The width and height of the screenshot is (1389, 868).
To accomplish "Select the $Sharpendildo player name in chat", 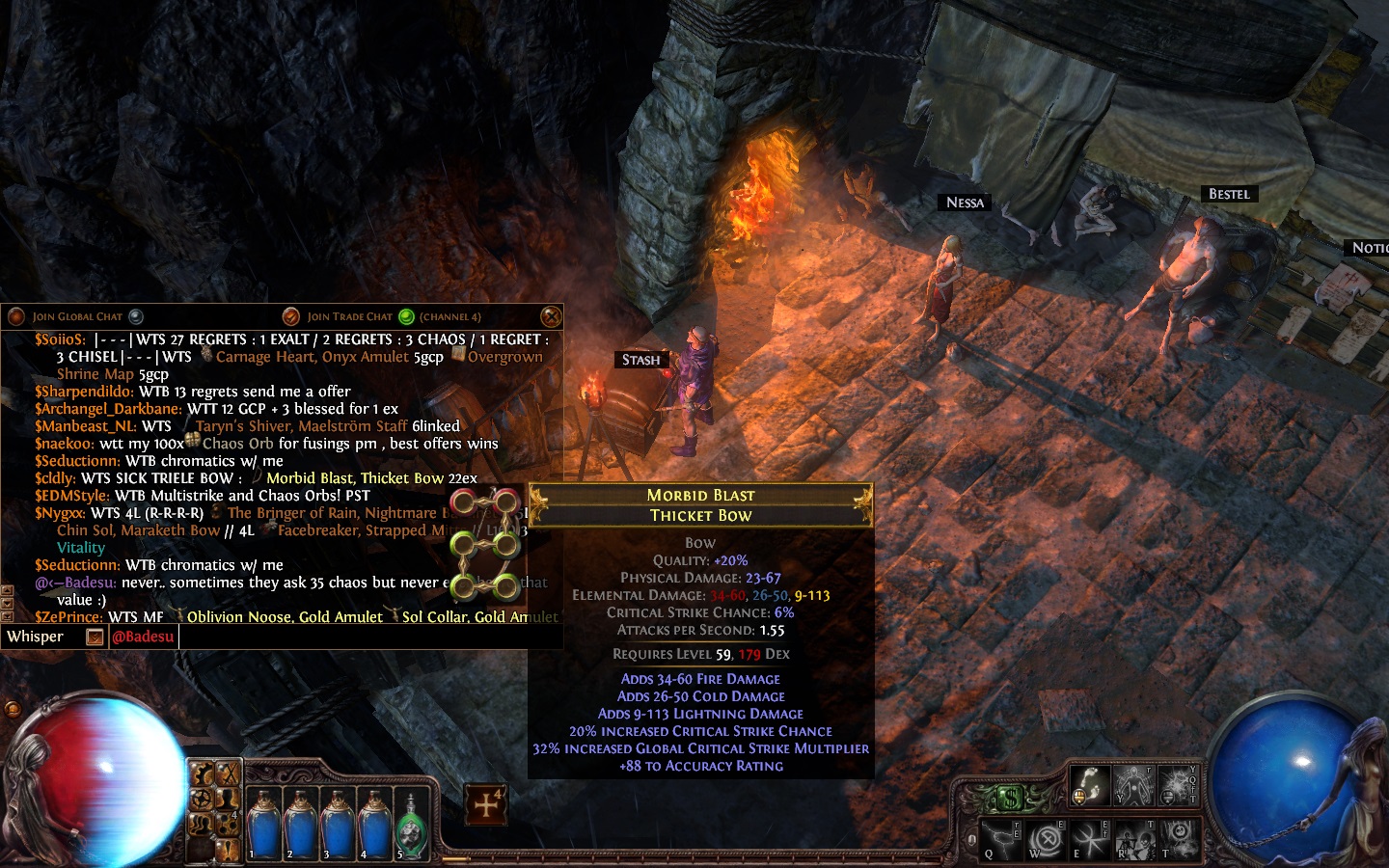I will [84, 392].
